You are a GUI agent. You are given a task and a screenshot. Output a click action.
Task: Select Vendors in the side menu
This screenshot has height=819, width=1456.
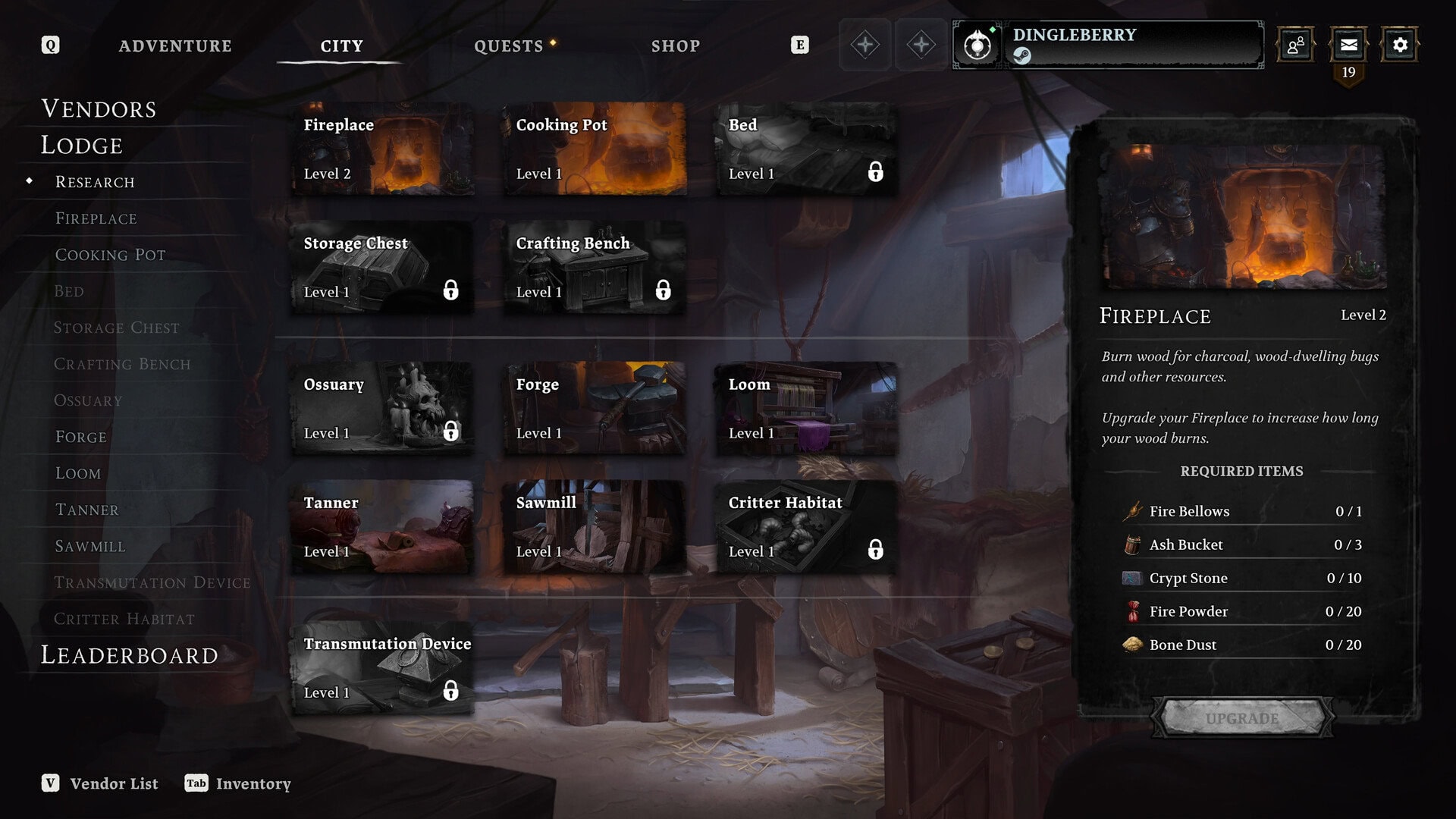99,109
